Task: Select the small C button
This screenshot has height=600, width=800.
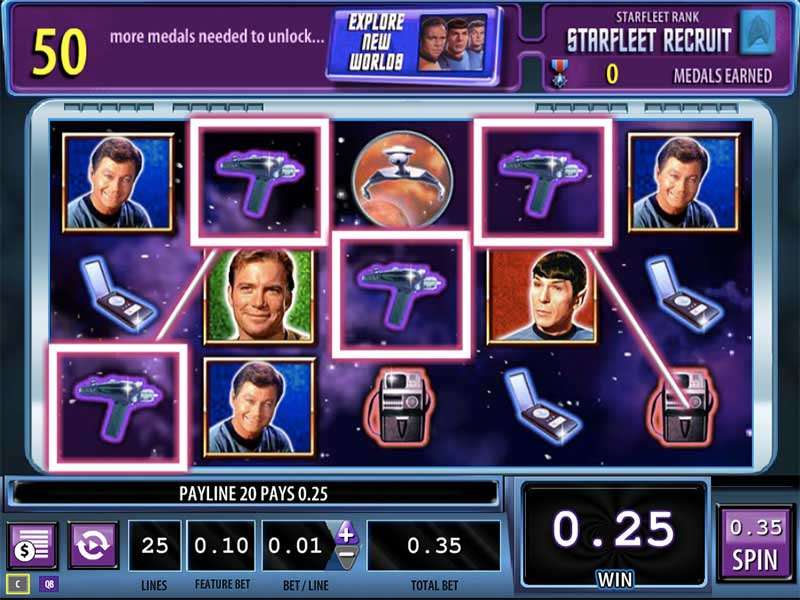Action: [x=17, y=583]
